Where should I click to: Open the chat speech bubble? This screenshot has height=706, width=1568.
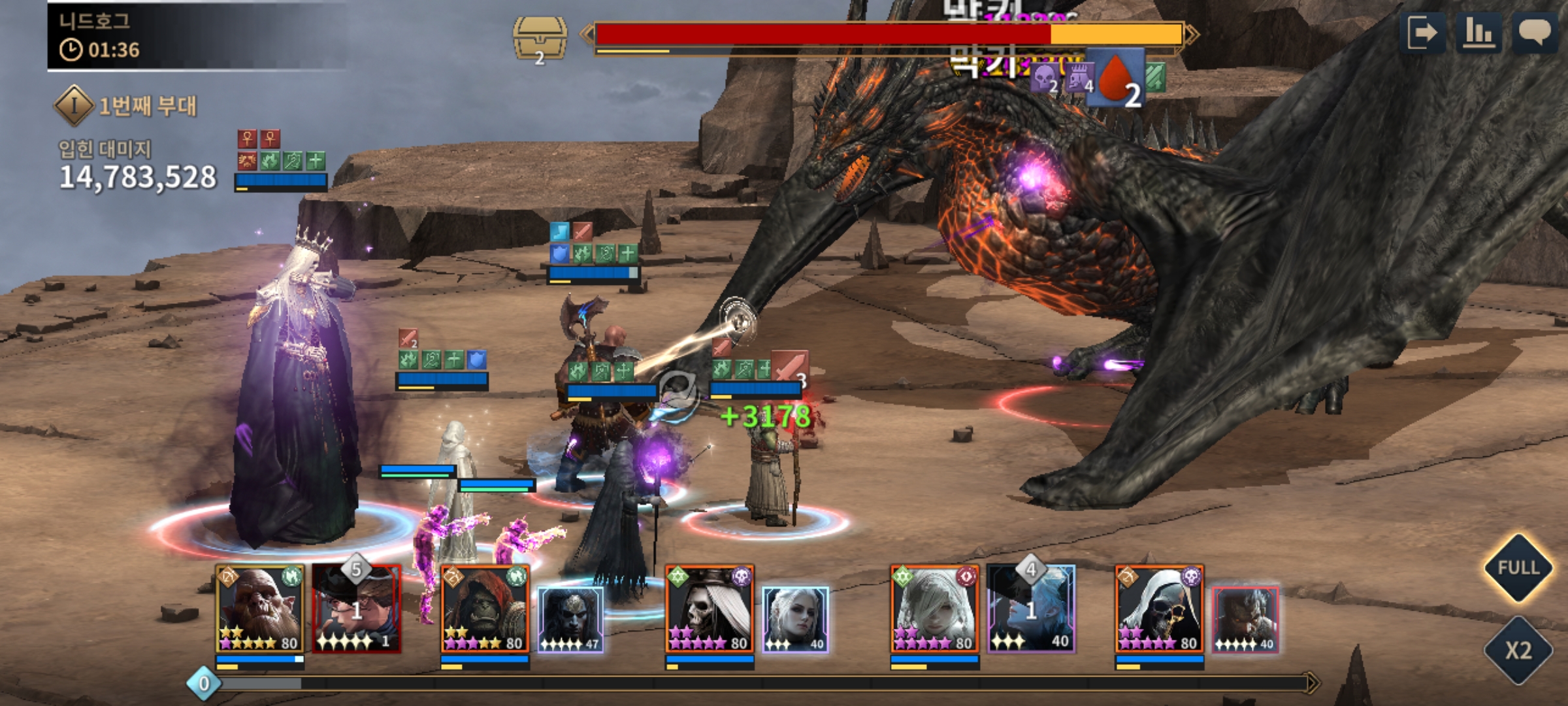pos(1534,33)
